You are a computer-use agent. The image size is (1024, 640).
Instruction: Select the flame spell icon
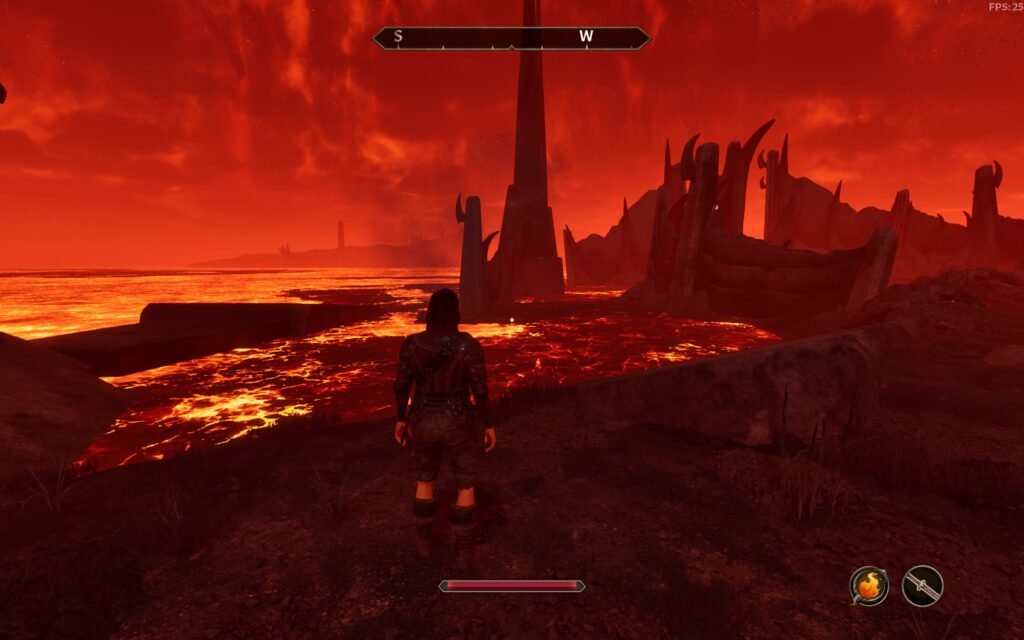point(869,586)
